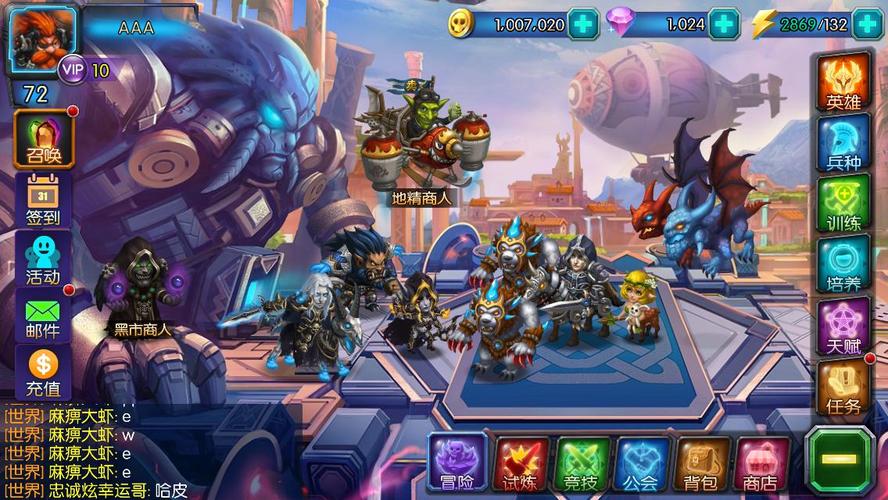Start 冒险 adventure mode

458,463
